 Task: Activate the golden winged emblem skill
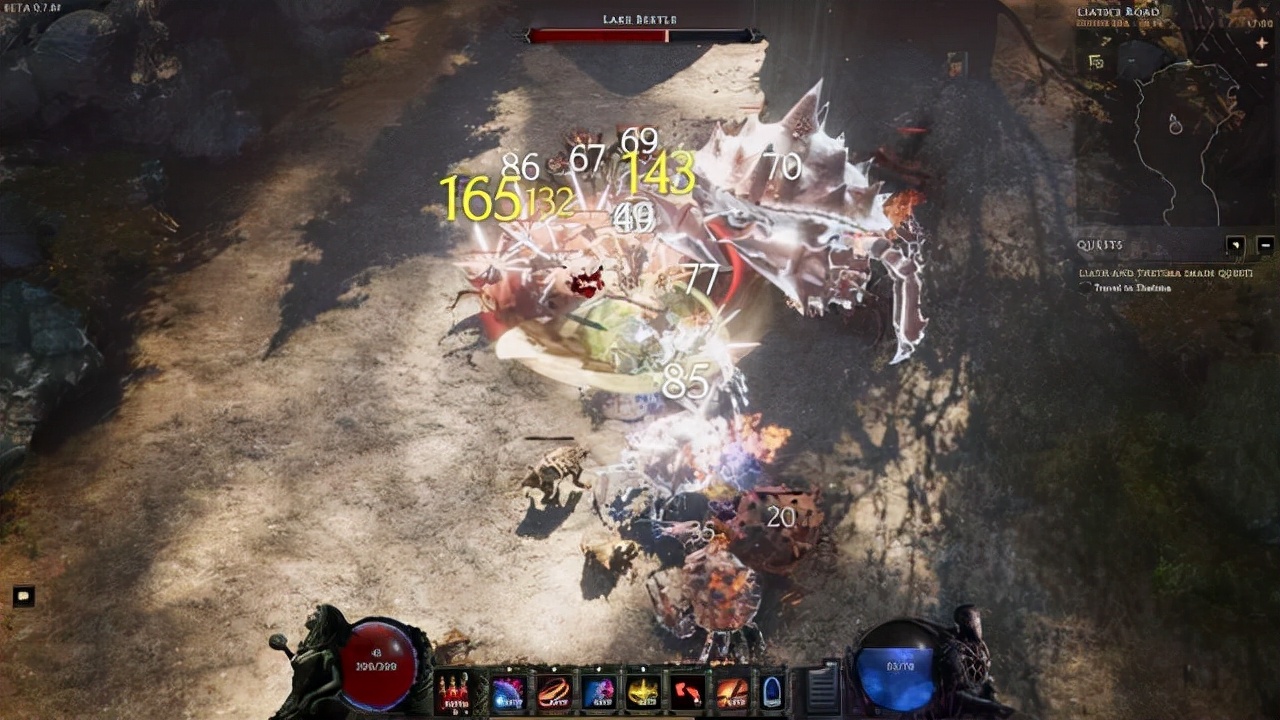coord(643,692)
